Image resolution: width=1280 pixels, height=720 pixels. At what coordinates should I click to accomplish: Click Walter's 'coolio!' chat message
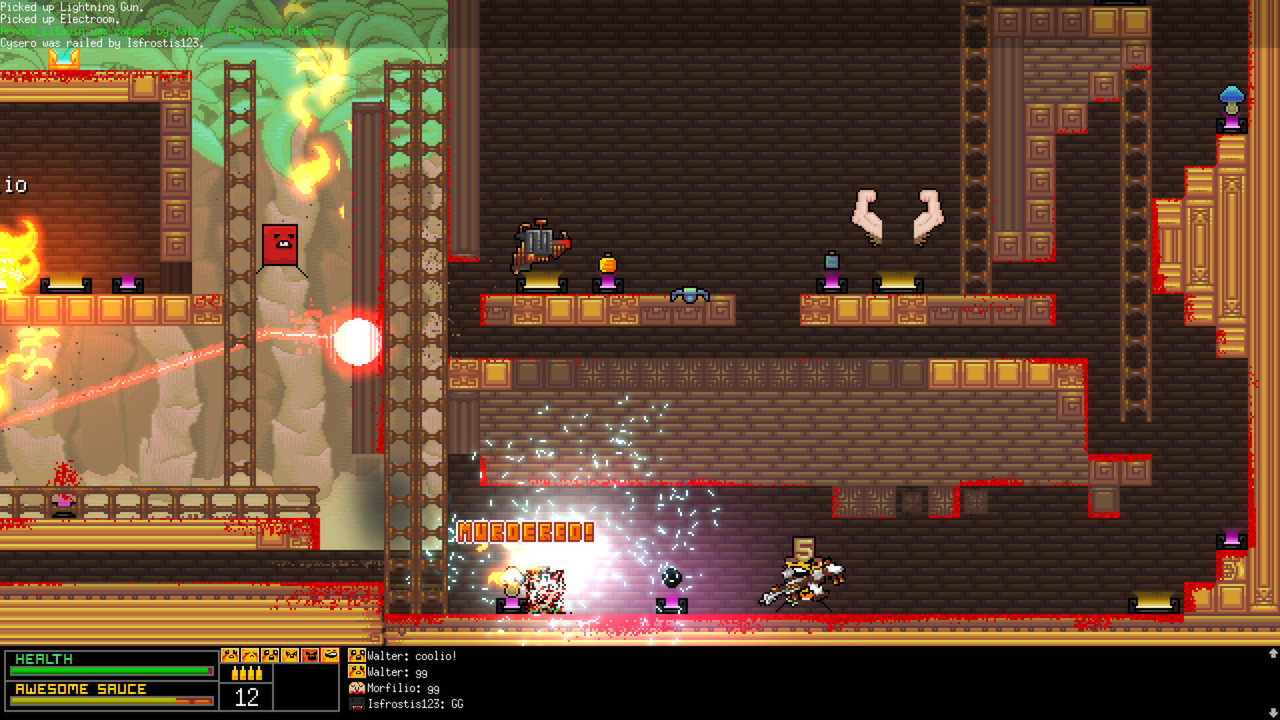click(x=410, y=656)
